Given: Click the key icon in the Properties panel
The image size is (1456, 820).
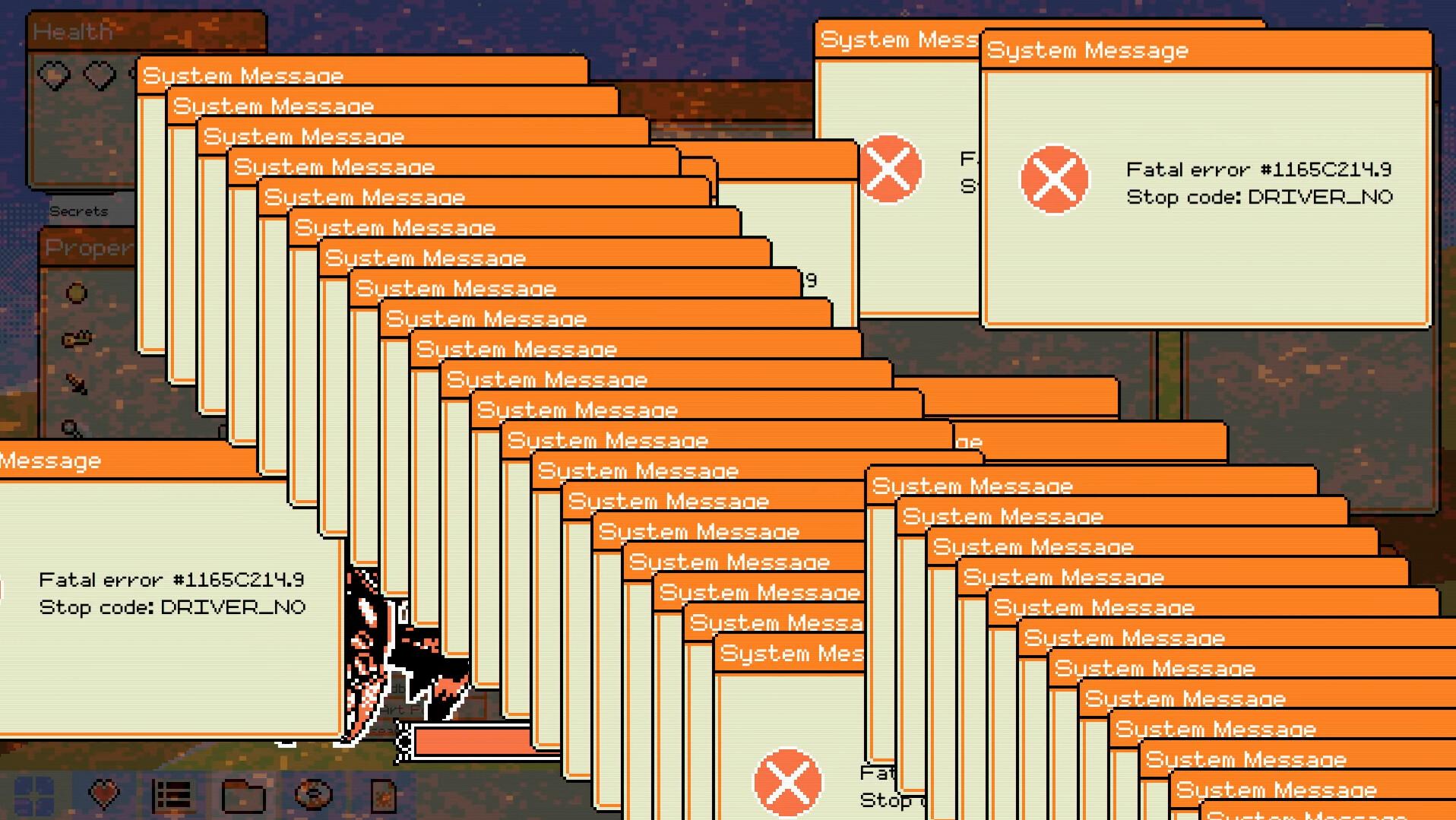Looking at the screenshot, I should [x=76, y=337].
